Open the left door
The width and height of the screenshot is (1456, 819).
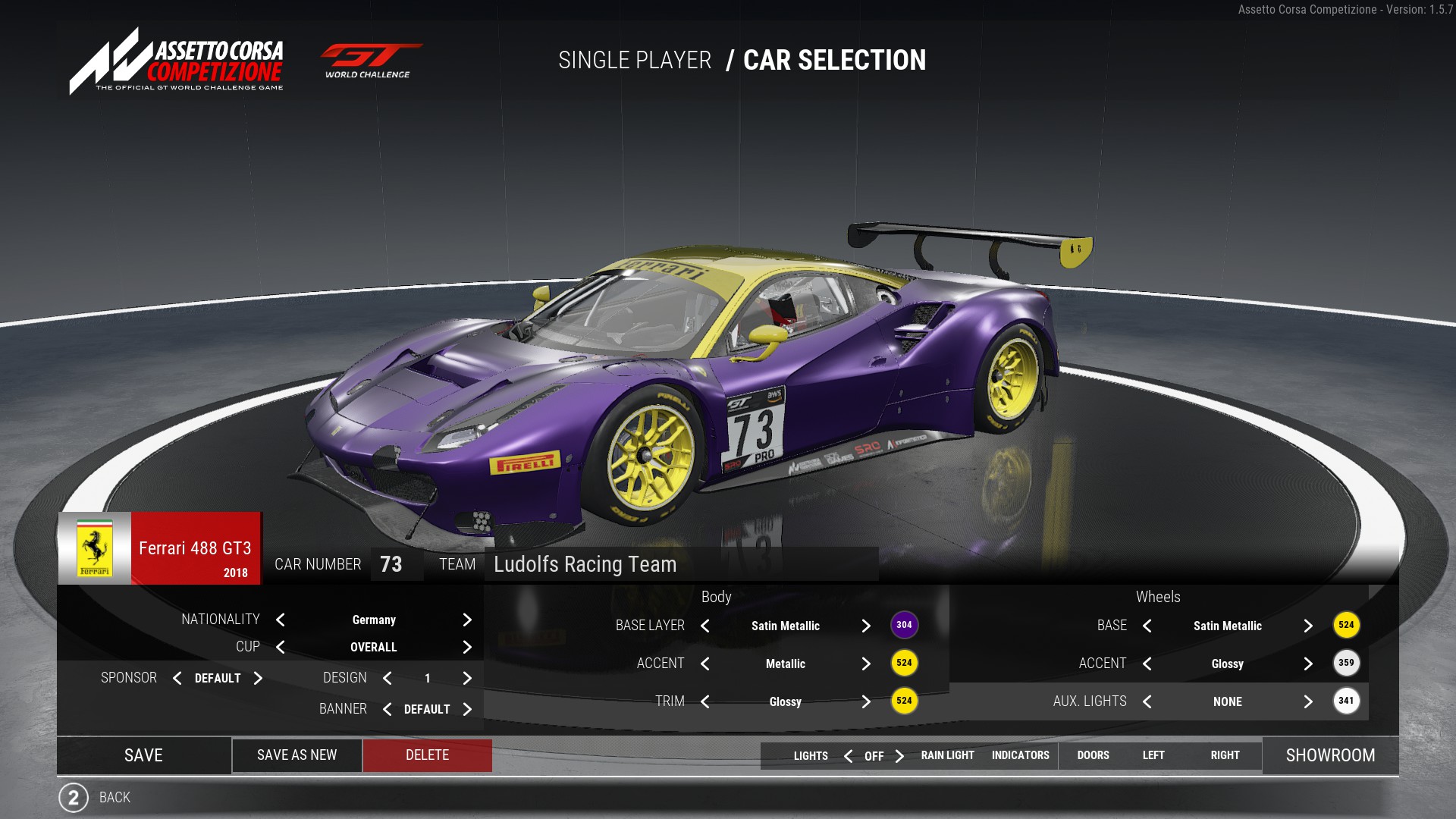click(1153, 756)
